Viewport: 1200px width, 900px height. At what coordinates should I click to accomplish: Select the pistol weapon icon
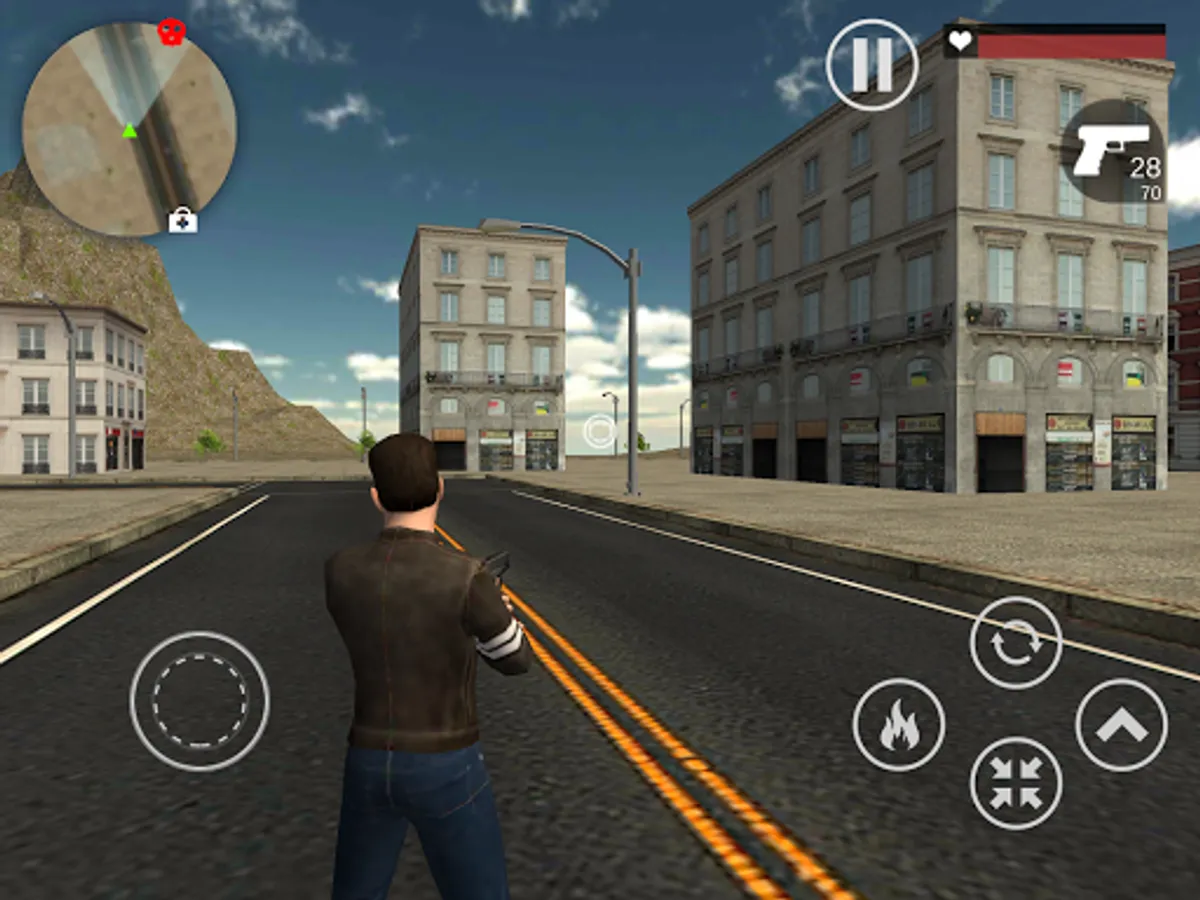pos(1113,151)
